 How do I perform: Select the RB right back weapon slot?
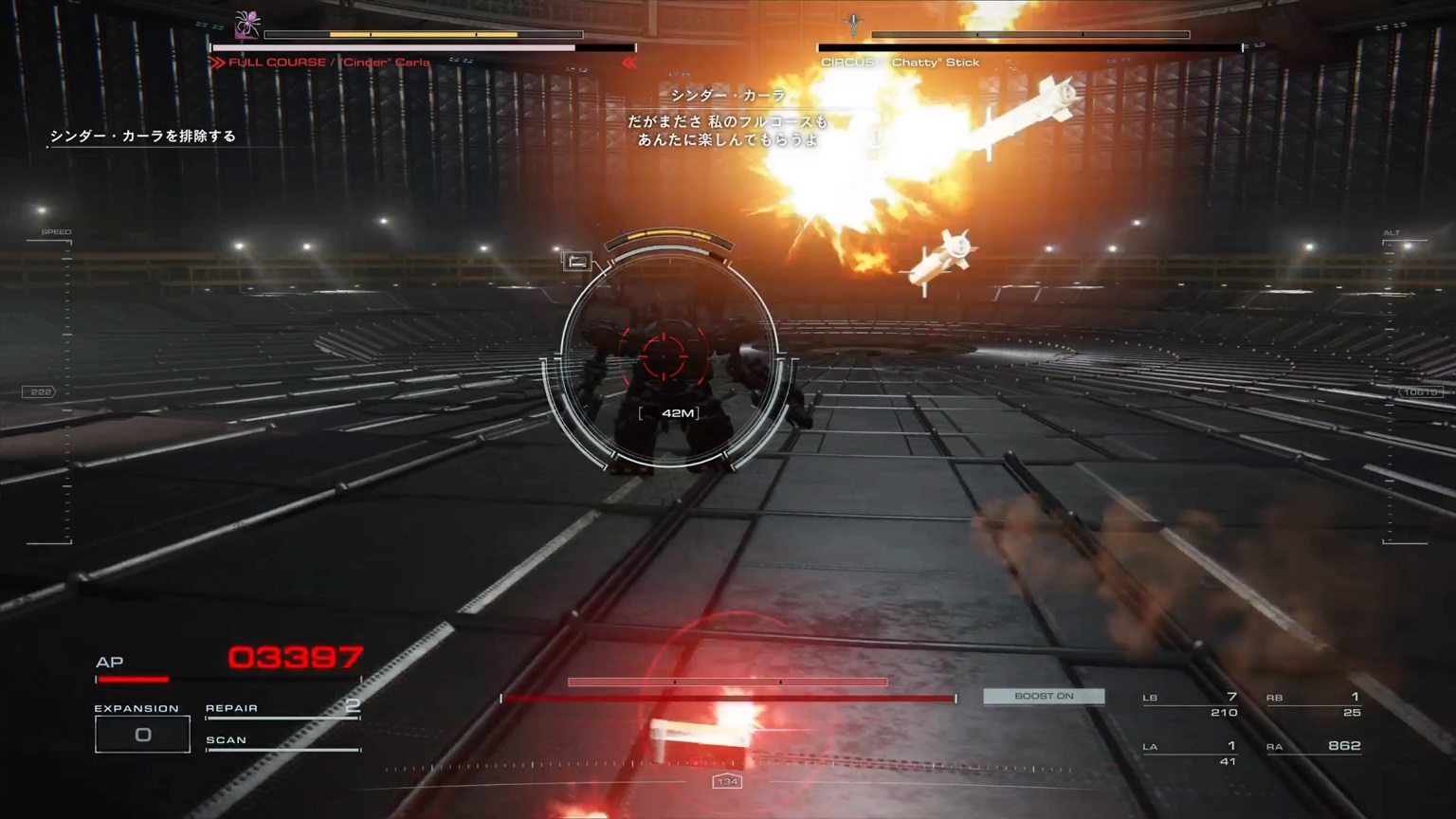pos(1314,704)
